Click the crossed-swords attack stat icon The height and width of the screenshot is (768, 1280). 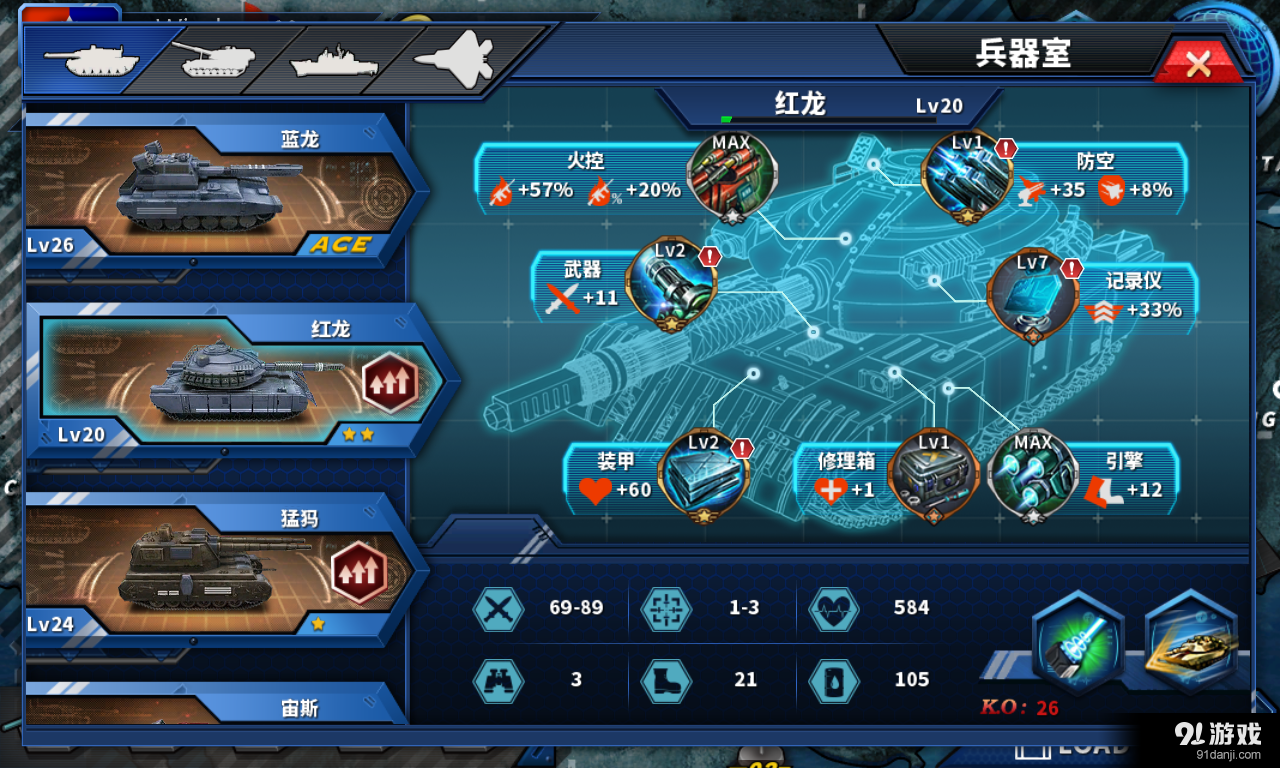pos(498,608)
